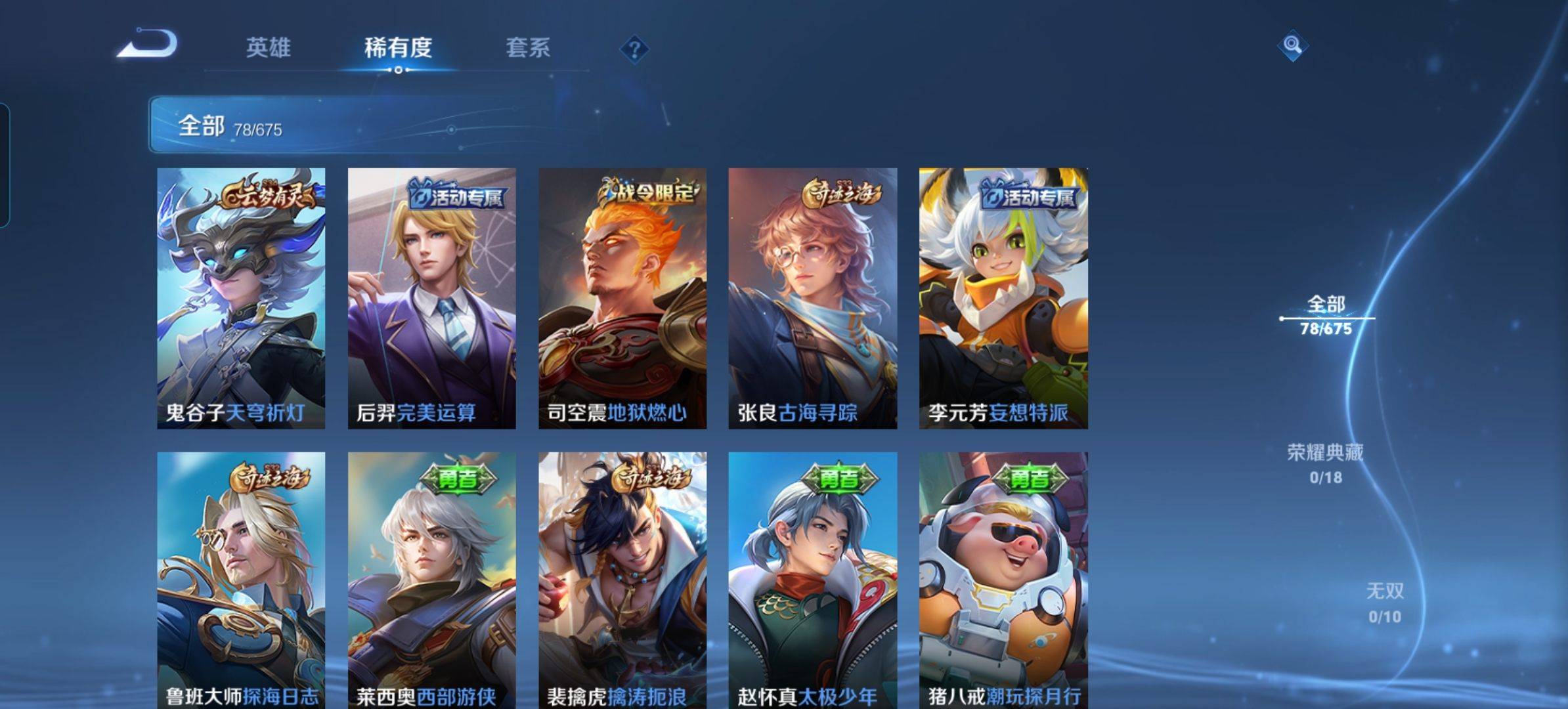1568x709 pixels.
Task: Open 李元芳 妄想特派 skin card
Action: (1003, 298)
